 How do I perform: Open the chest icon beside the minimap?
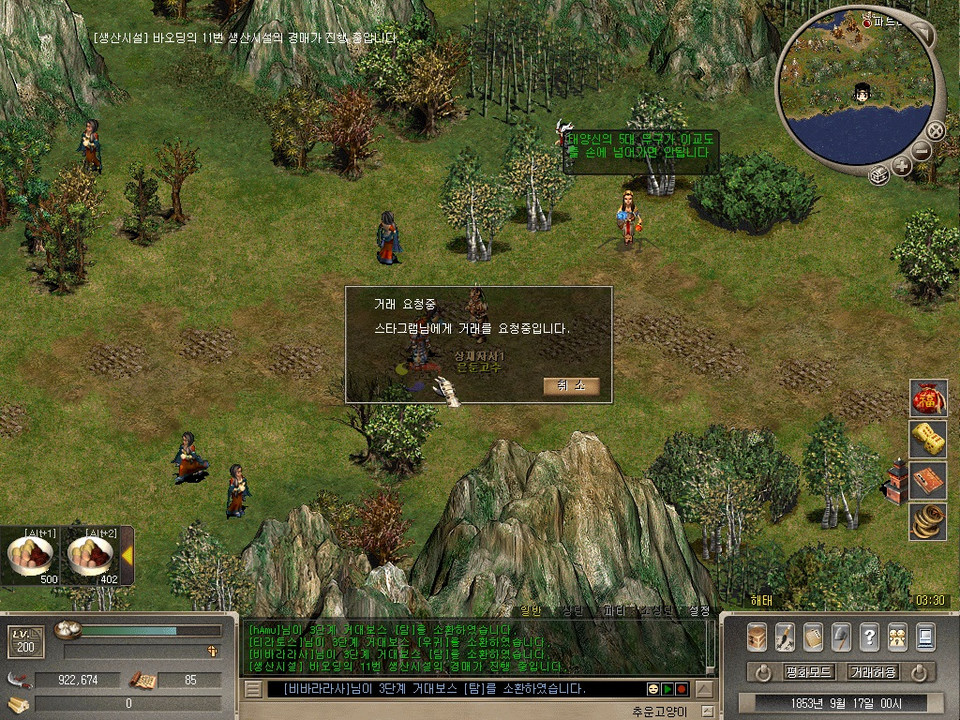click(x=878, y=176)
